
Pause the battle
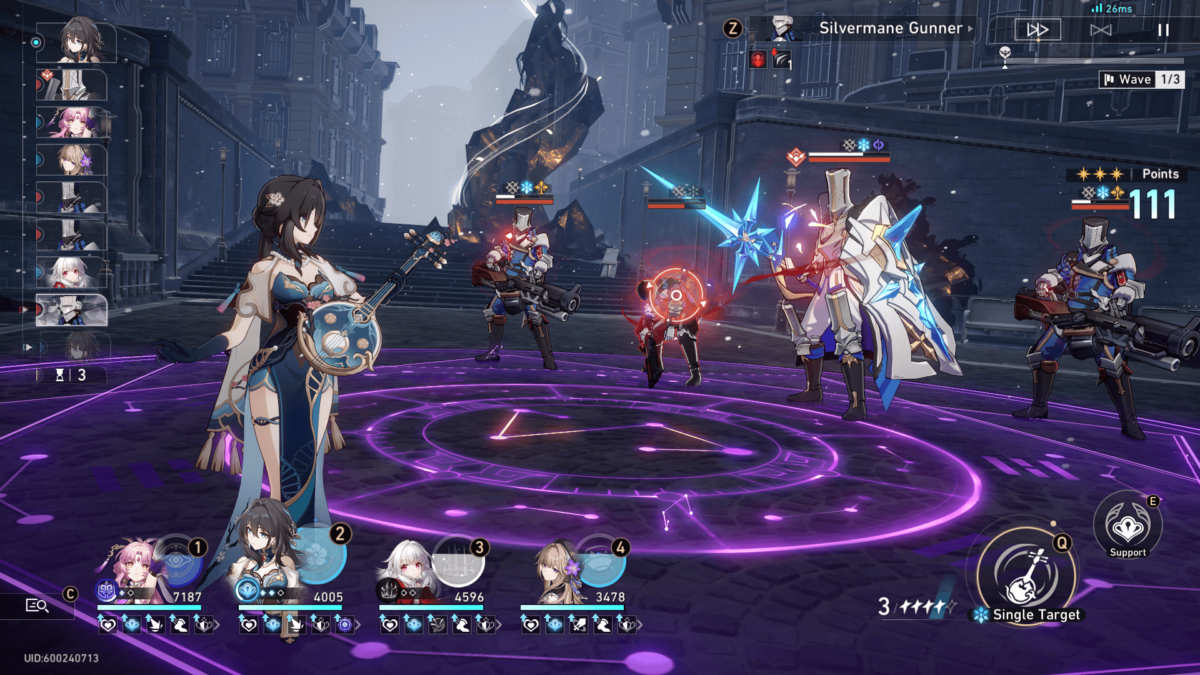click(x=1163, y=30)
